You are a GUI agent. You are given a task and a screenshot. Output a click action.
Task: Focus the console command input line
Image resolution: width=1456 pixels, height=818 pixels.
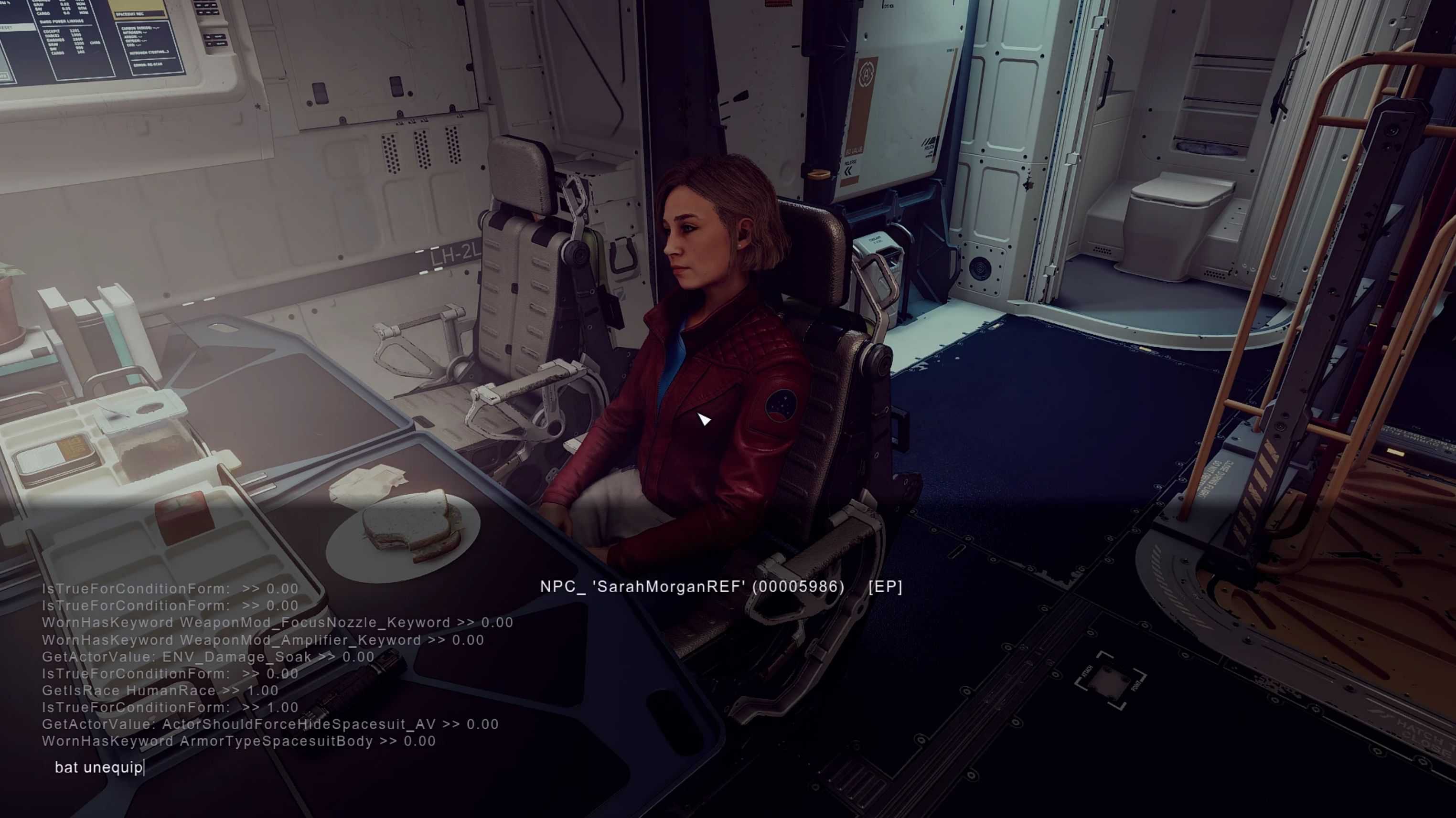coord(226,767)
